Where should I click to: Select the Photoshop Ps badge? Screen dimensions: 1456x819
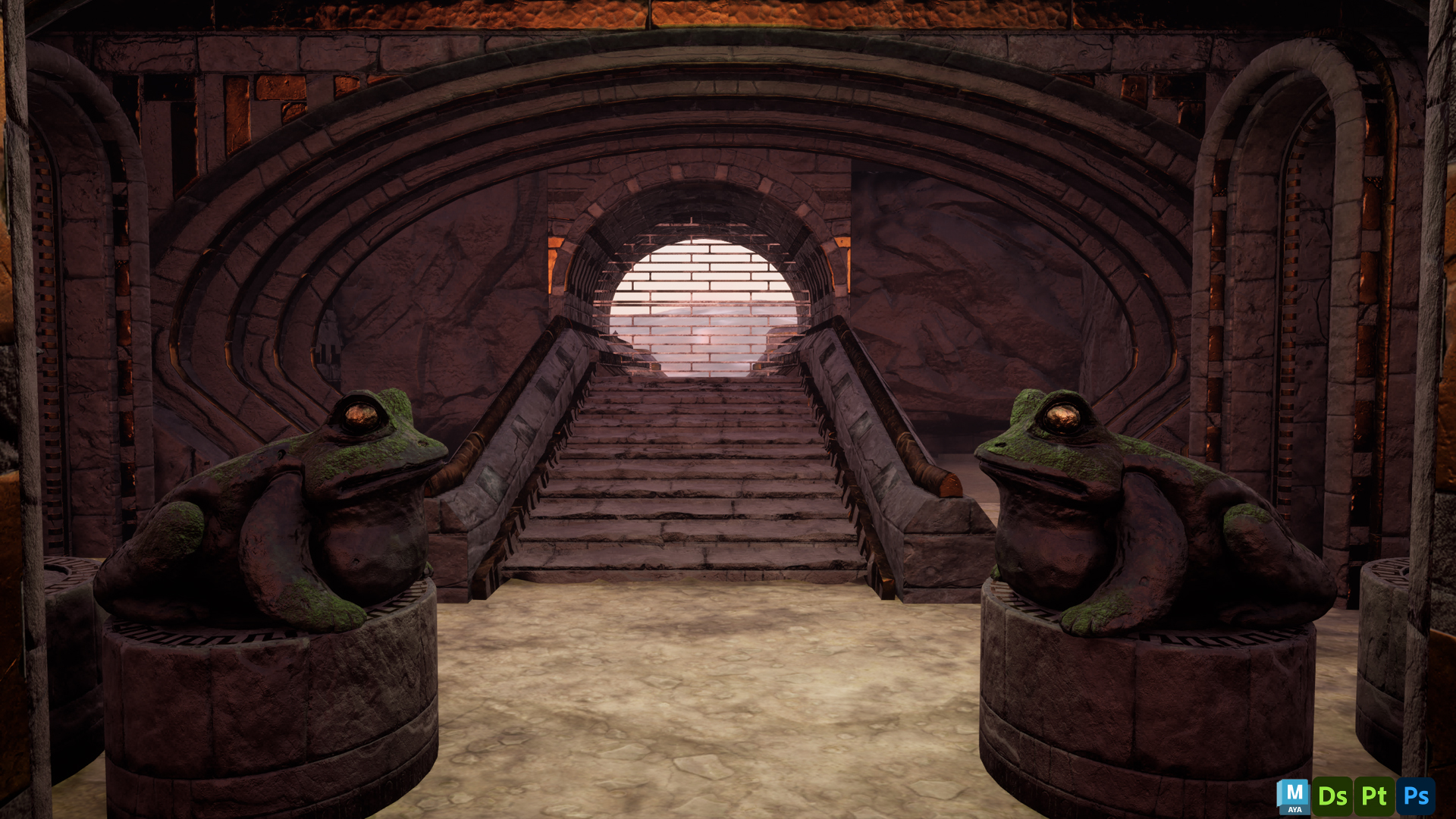tap(1416, 796)
